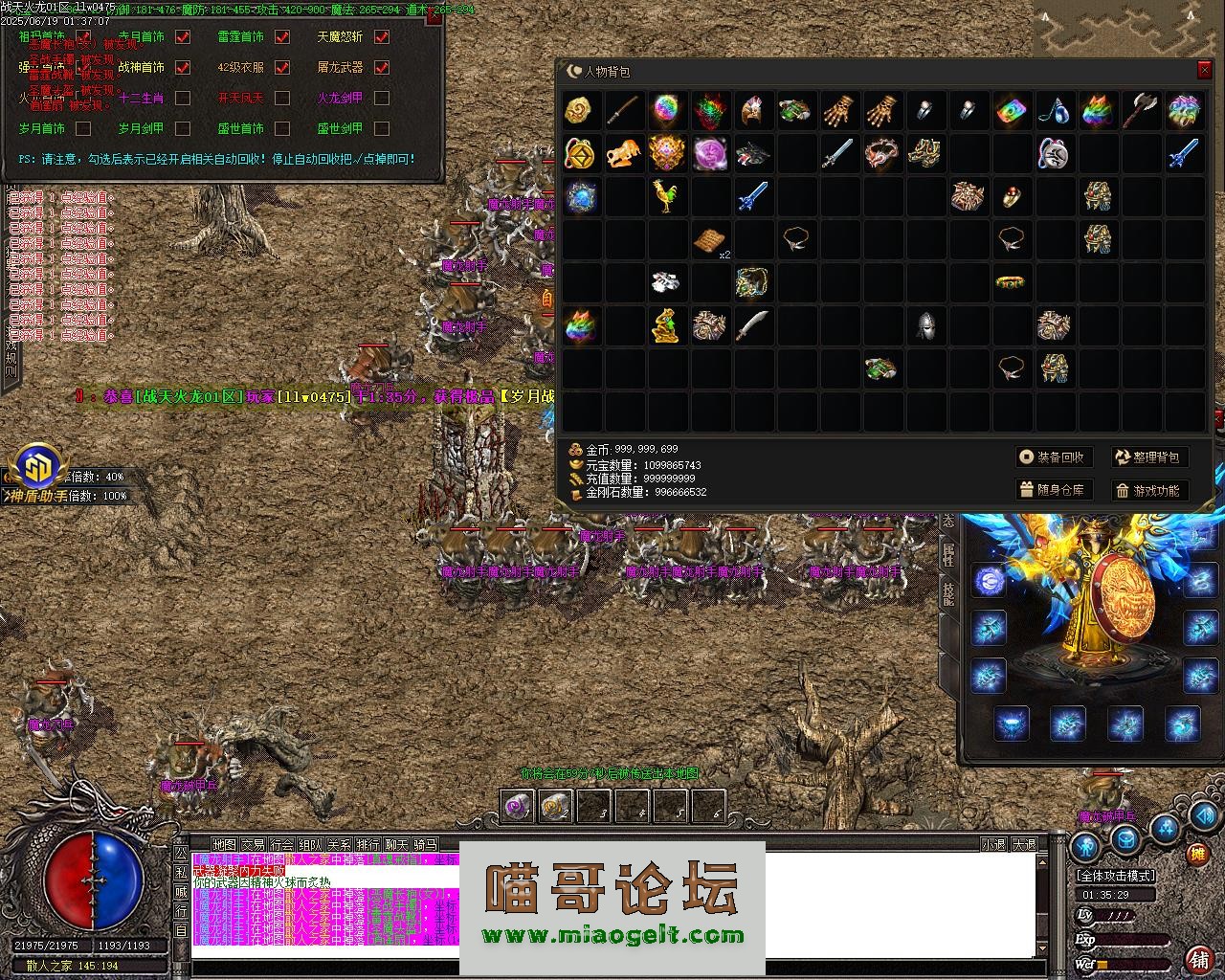This screenshot has height=980, width=1225.
Task: Select the scroll stack marked x2
Action: tap(710, 240)
